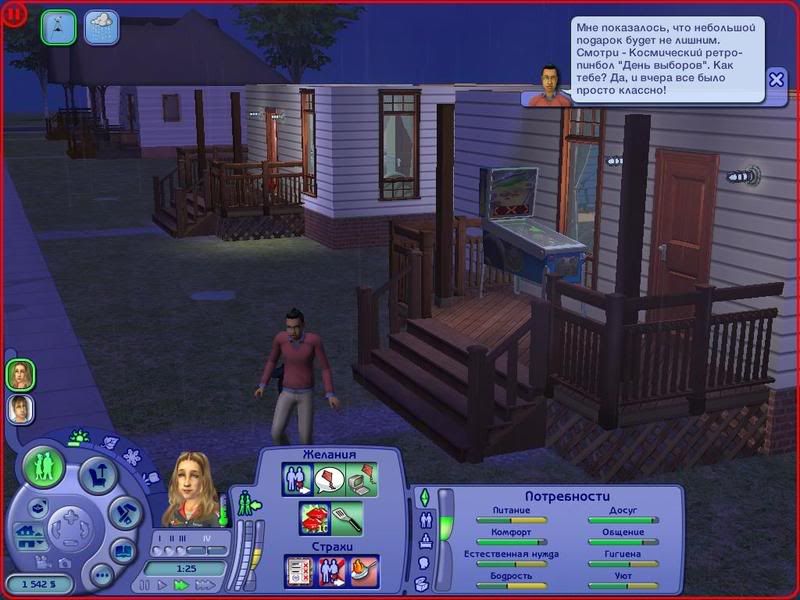The height and width of the screenshot is (600, 800).
Task: Open the three-dots options menu
Action: 101,575
